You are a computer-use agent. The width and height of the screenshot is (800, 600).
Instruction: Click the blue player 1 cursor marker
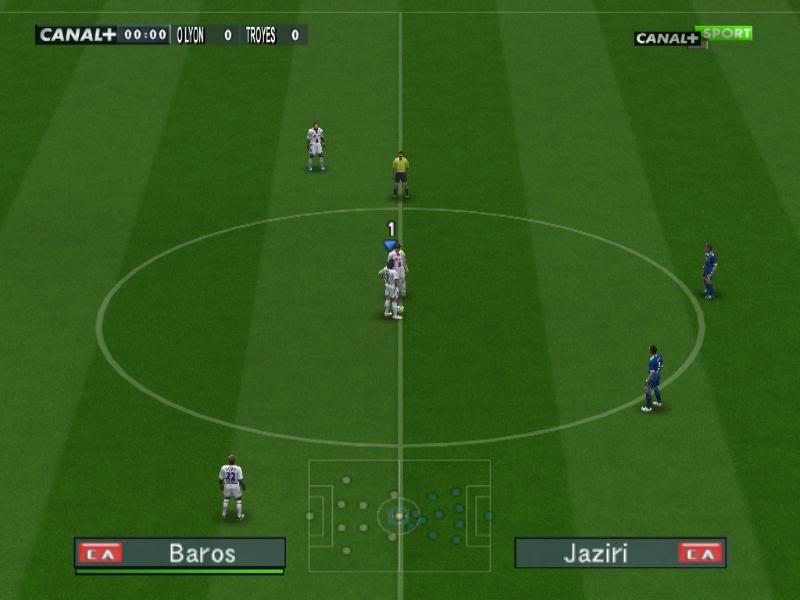(x=390, y=243)
